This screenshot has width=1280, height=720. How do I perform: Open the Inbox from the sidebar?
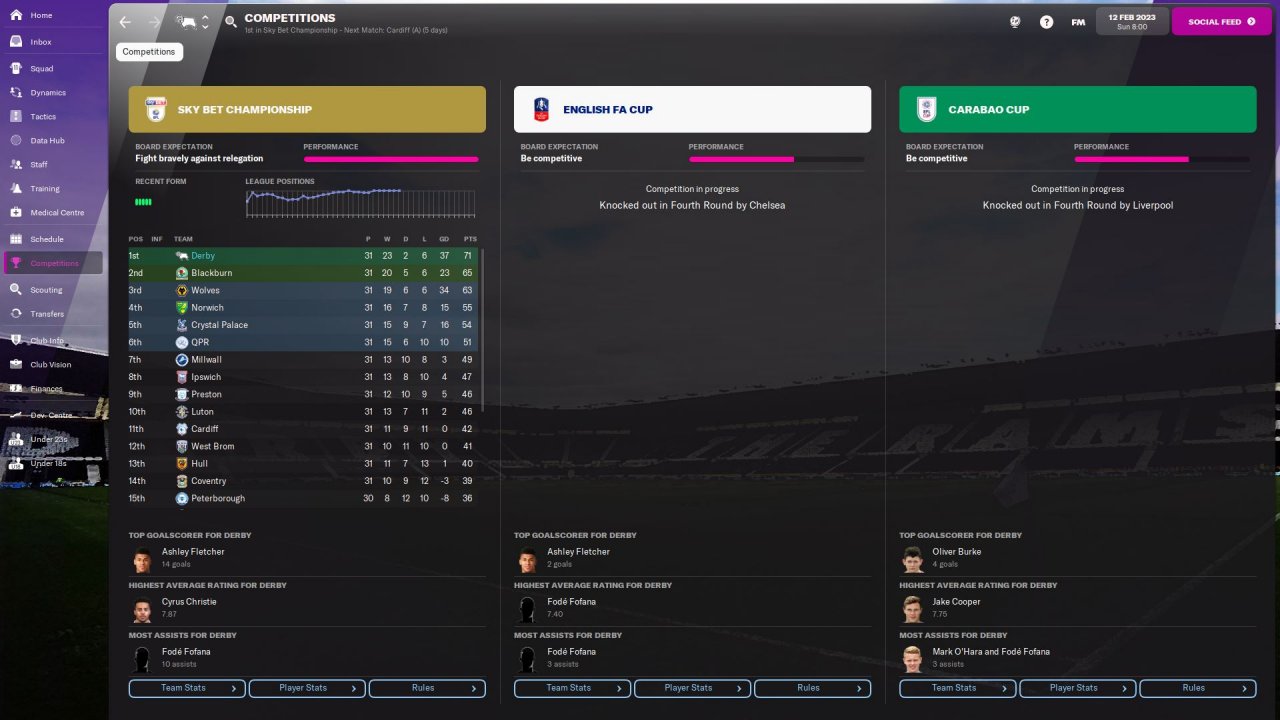coord(40,42)
